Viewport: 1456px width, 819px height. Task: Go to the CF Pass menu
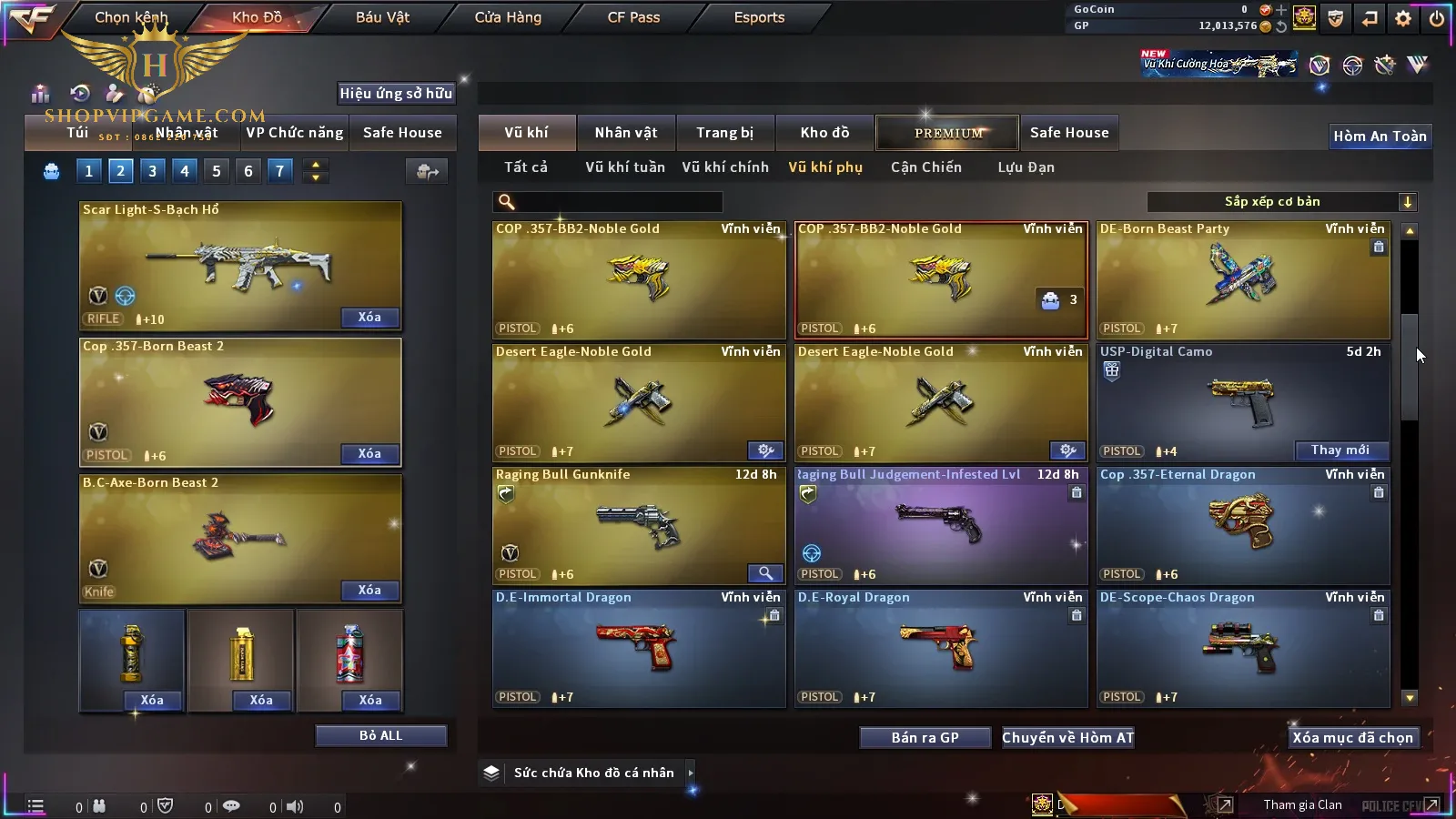[x=633, y=17]
